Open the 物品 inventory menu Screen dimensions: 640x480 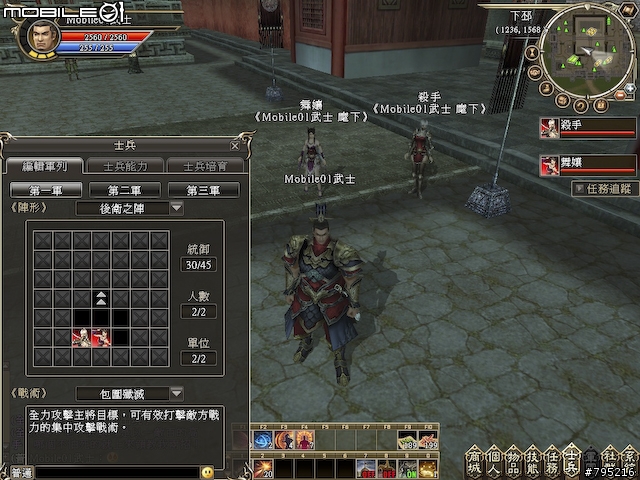(x=514, y=460)
